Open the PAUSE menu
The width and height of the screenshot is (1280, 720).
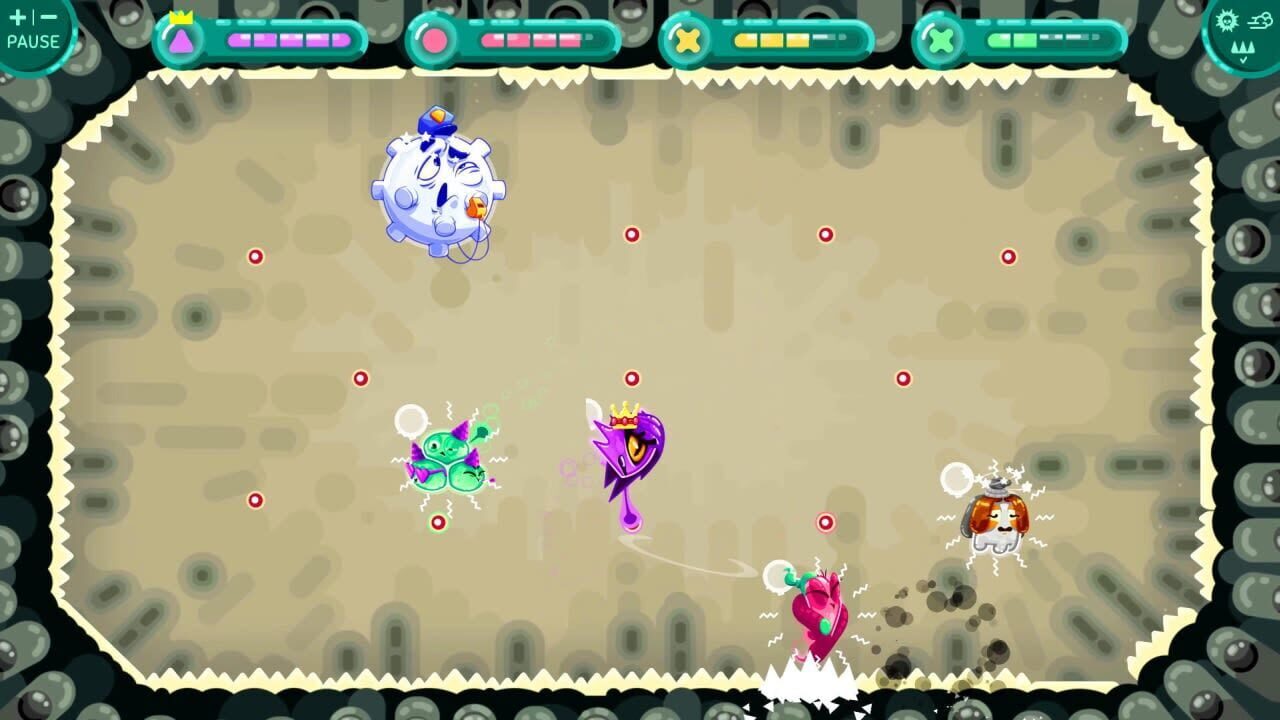coord(33,42)
